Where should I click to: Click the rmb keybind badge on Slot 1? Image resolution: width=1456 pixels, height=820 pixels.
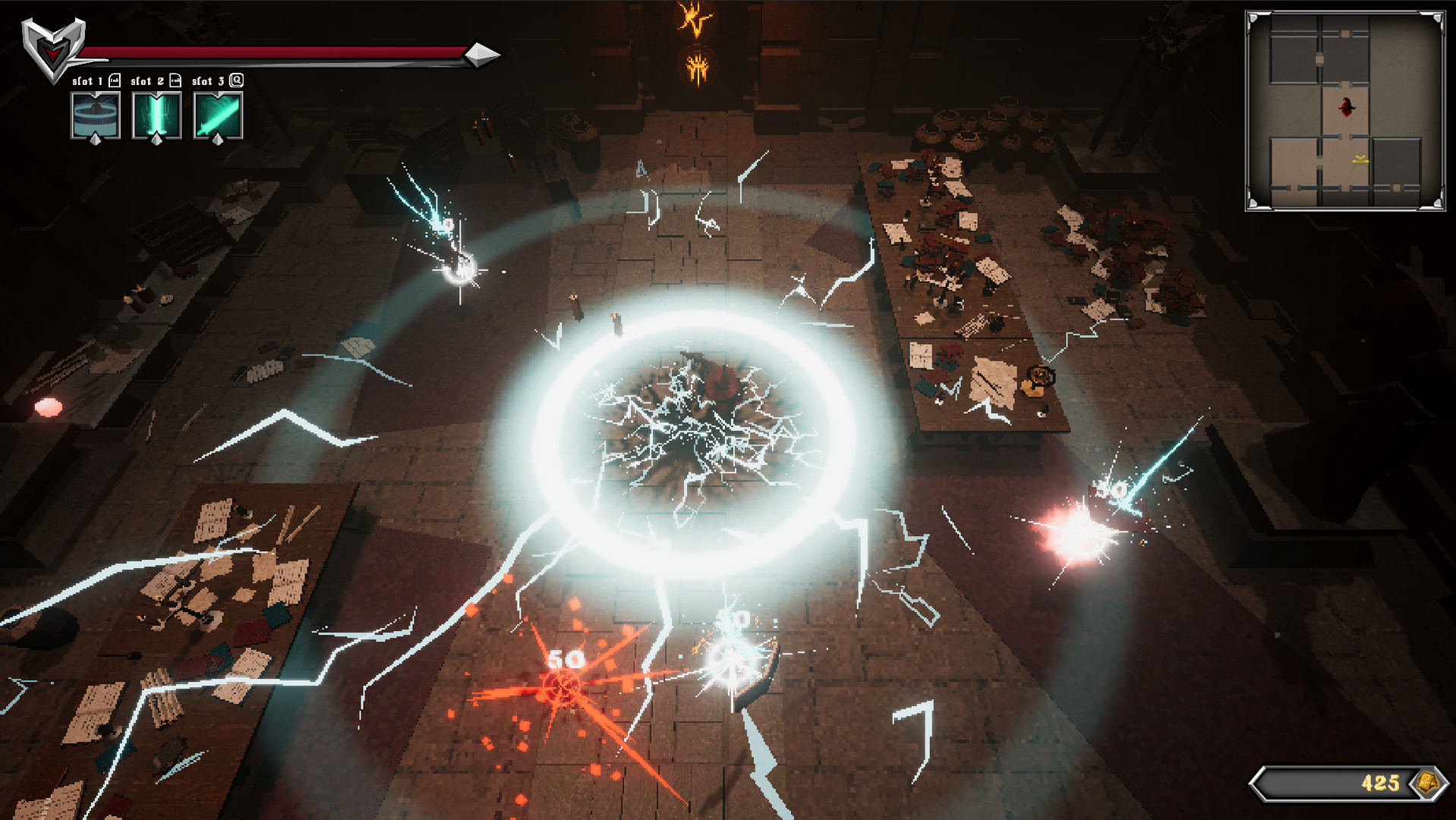point(115,80)
